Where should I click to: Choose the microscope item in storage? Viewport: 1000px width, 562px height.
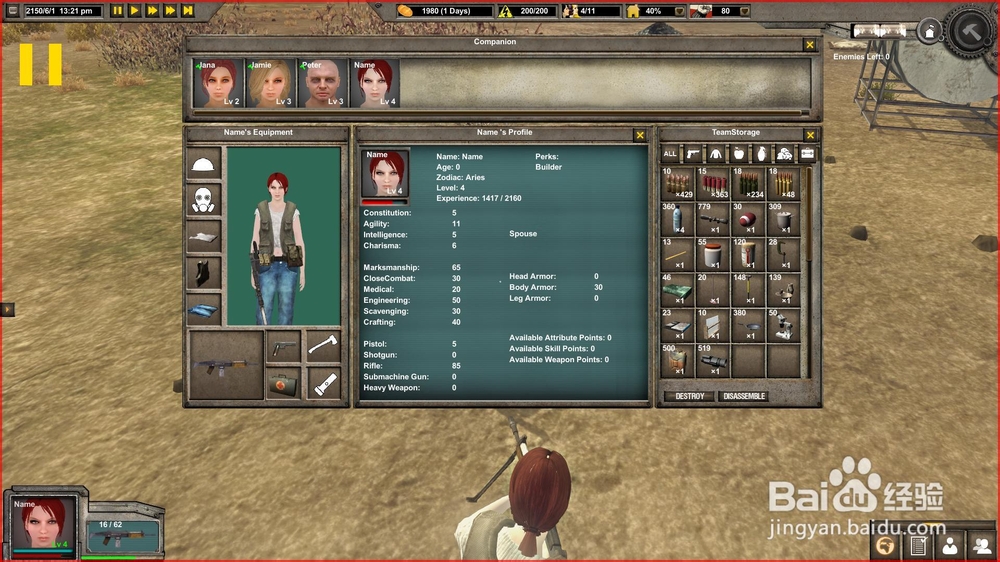click(x=784, y=324)
